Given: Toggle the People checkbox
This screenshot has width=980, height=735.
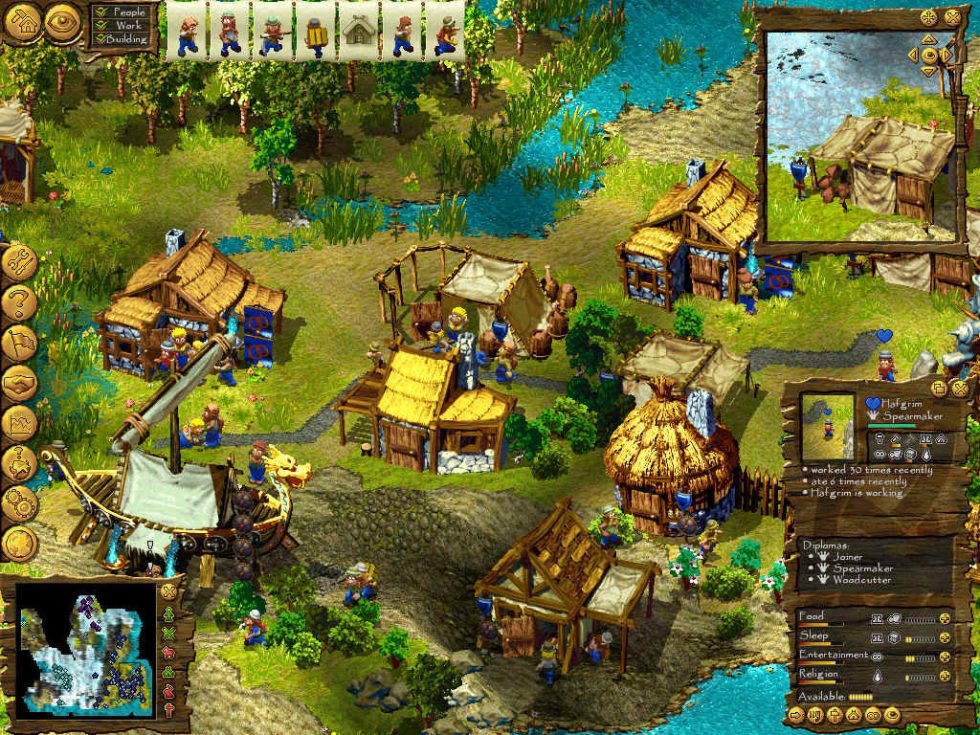Looking at the screenshot, I should click(98, 12).
